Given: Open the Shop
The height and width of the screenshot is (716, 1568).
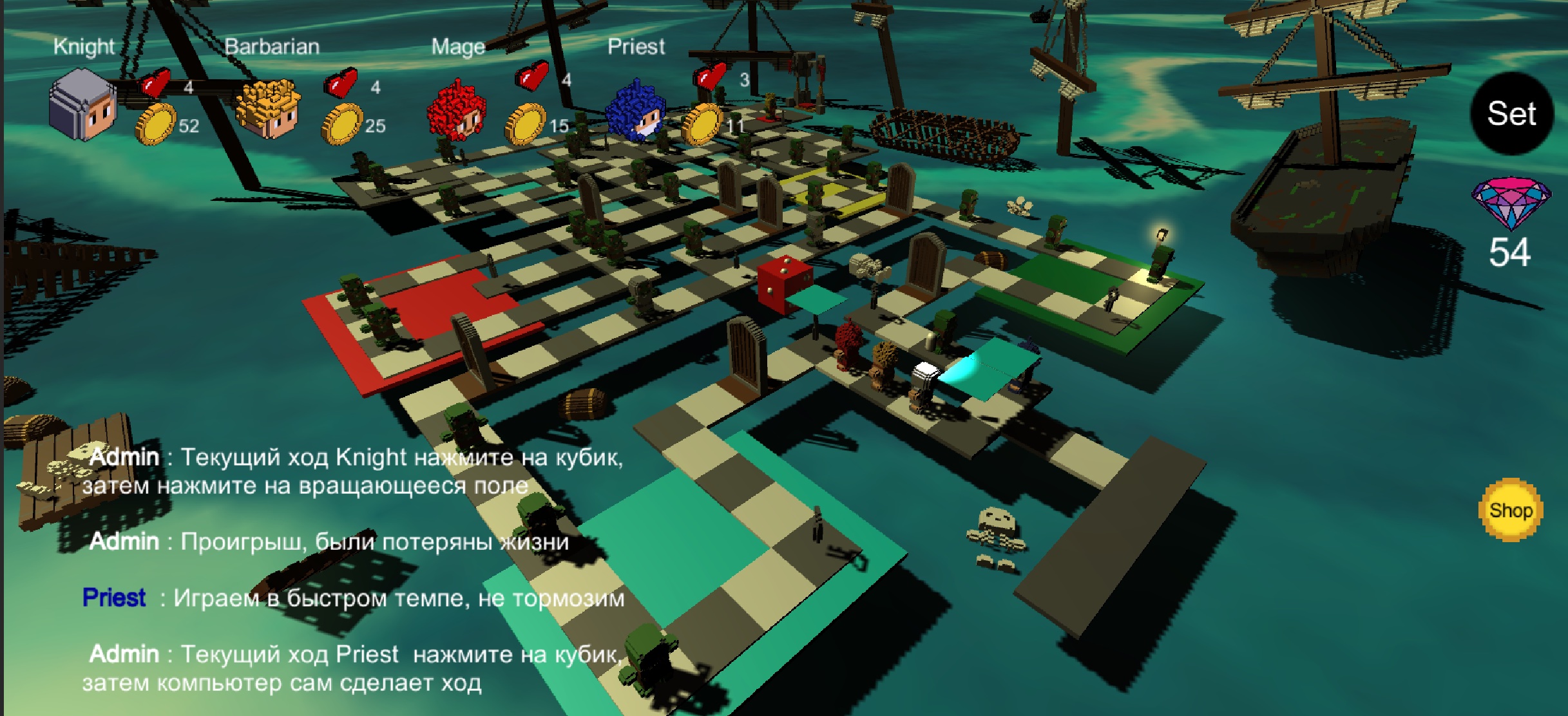Looking at the screenshot, I should coord(1510,510).
